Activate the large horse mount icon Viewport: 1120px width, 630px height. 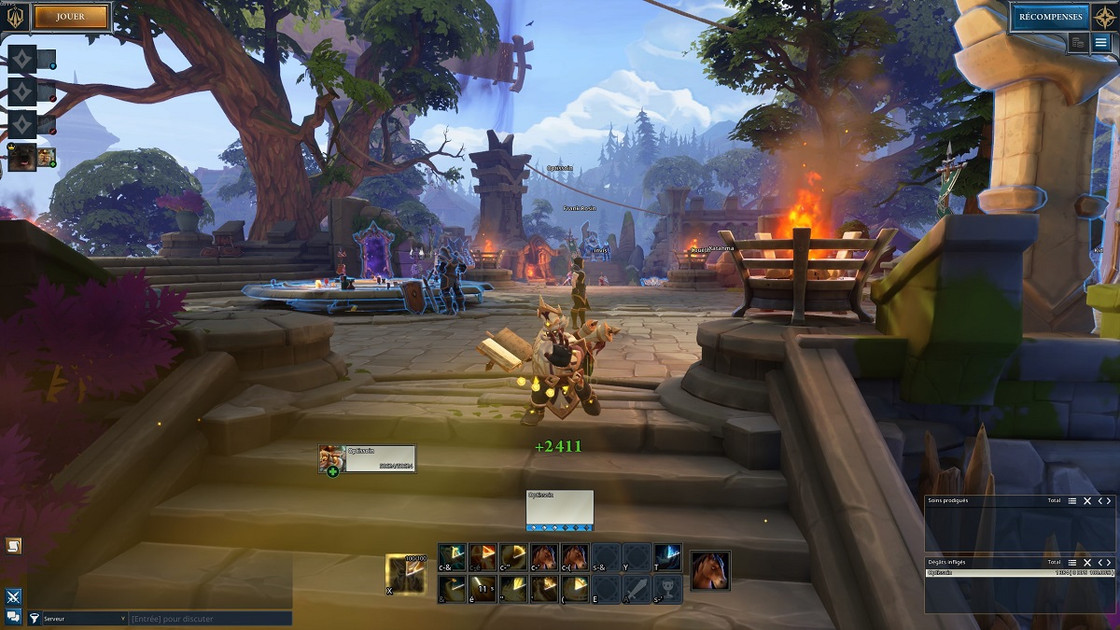point(710,570)
